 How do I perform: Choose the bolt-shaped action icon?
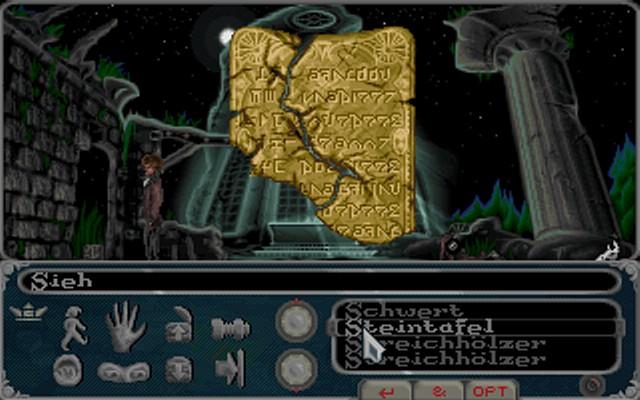click(x=229, y=327)
